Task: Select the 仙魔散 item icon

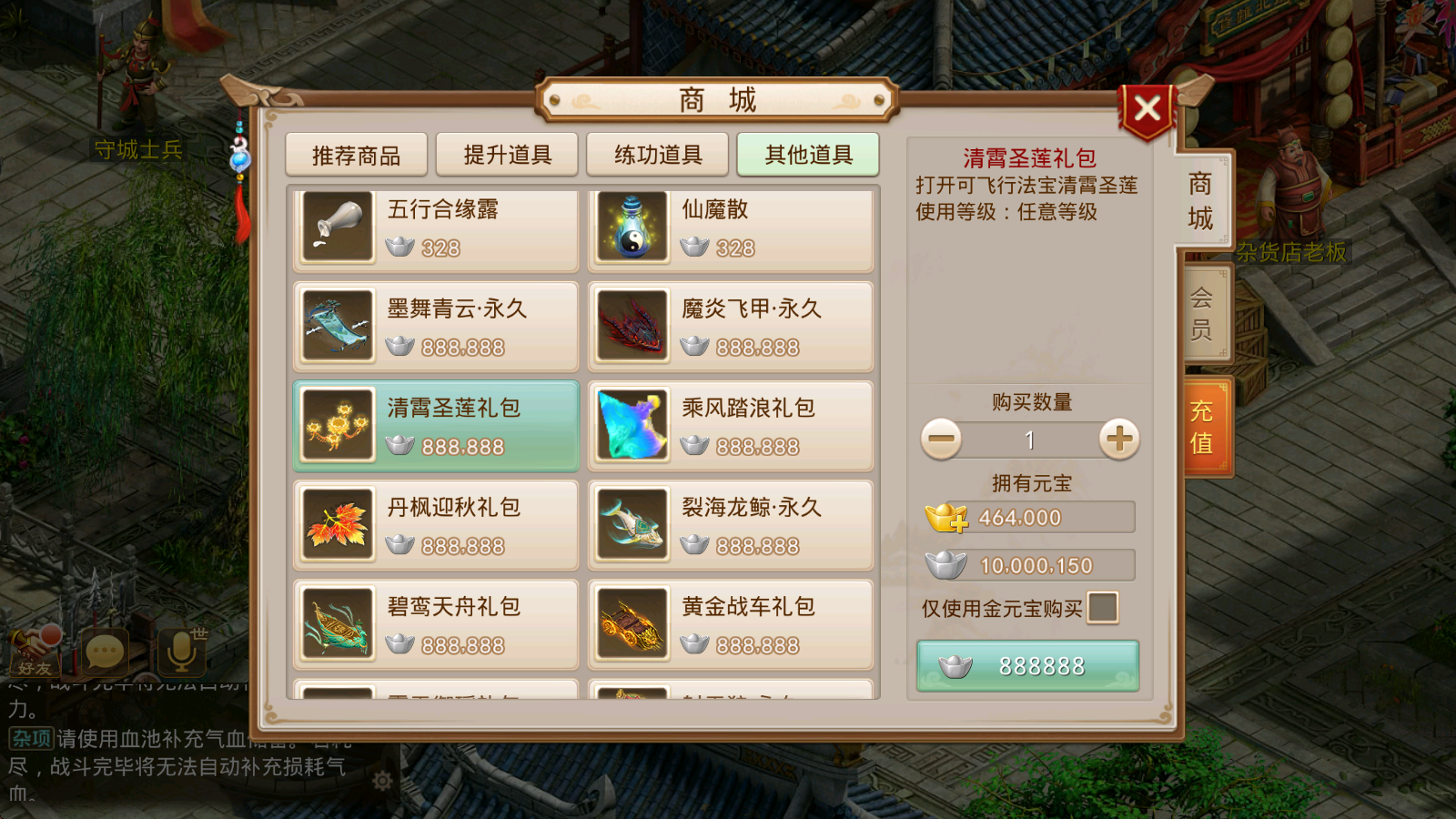Action: (x=632, y=227)
